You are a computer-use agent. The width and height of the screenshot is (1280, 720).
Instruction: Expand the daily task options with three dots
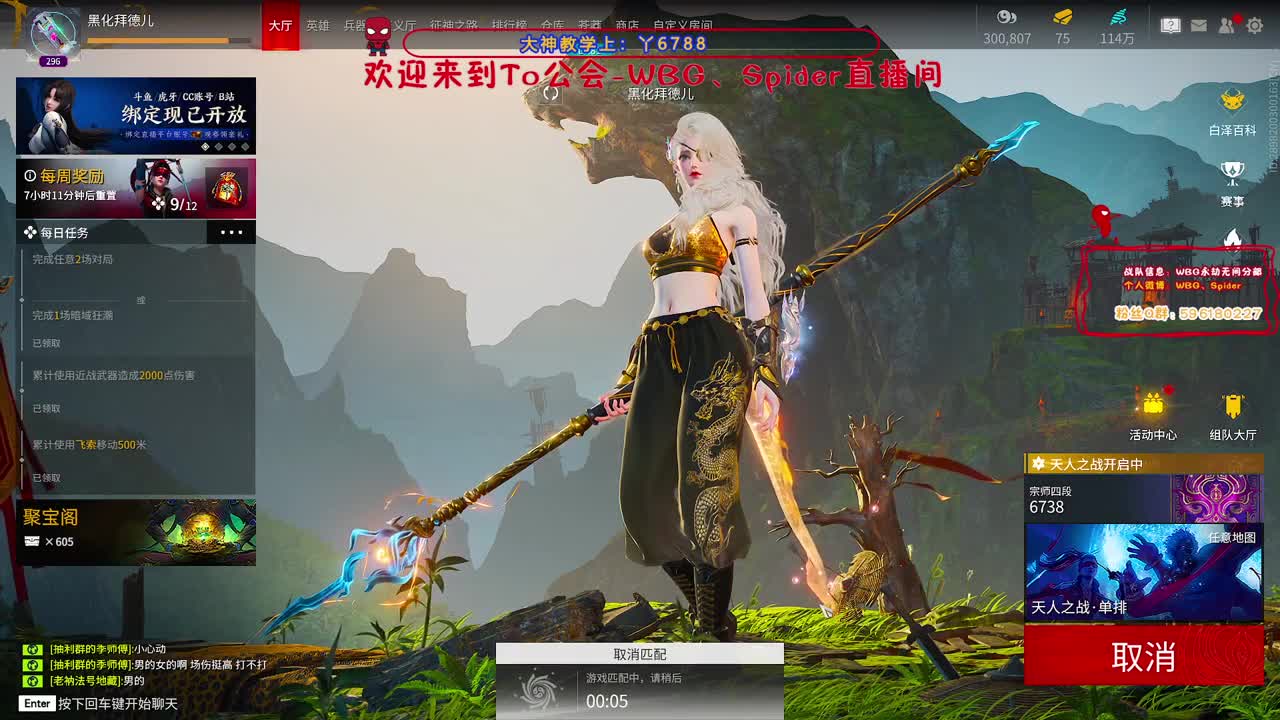pos(231,232)
